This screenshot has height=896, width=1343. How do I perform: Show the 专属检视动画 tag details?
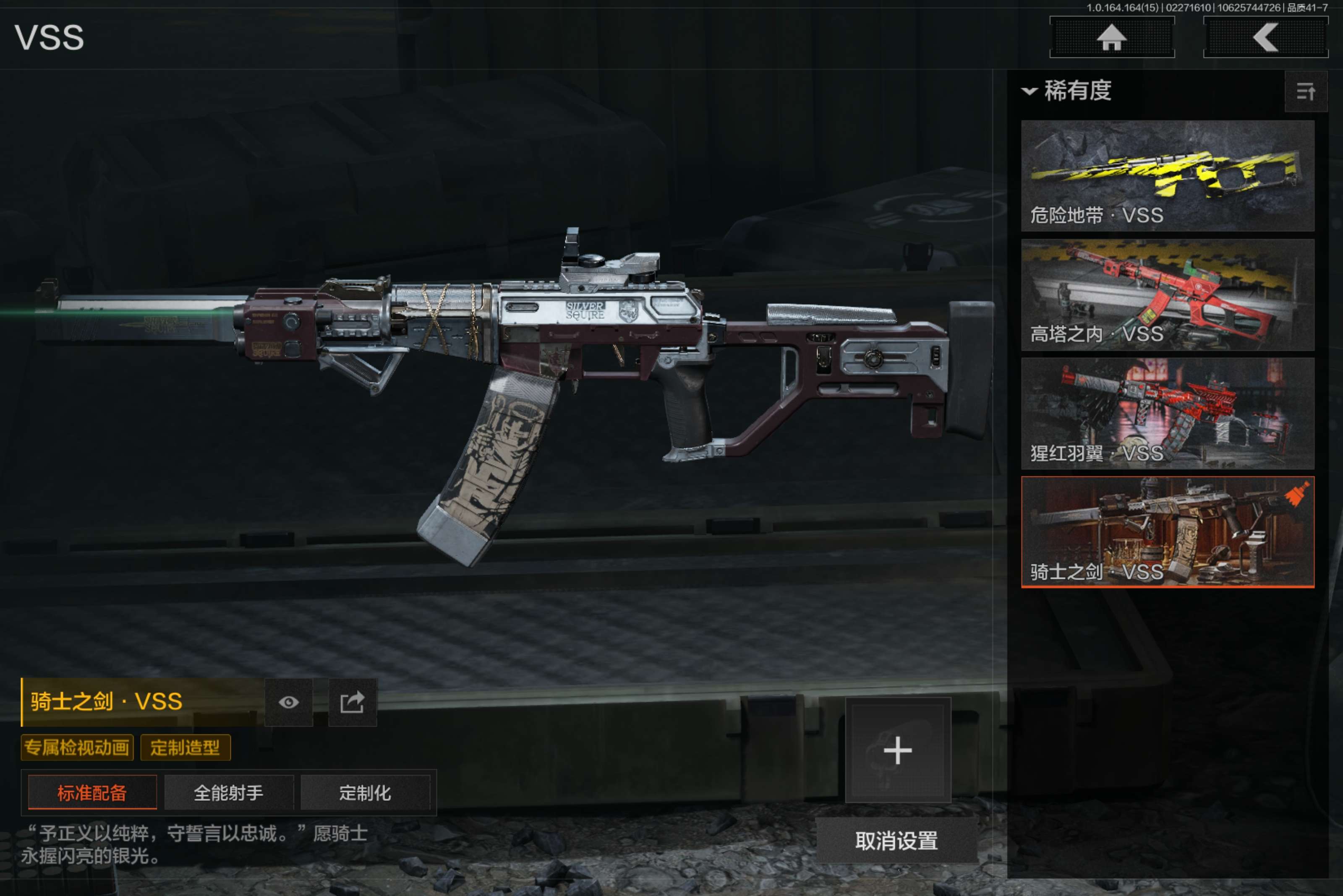[77, 748]
